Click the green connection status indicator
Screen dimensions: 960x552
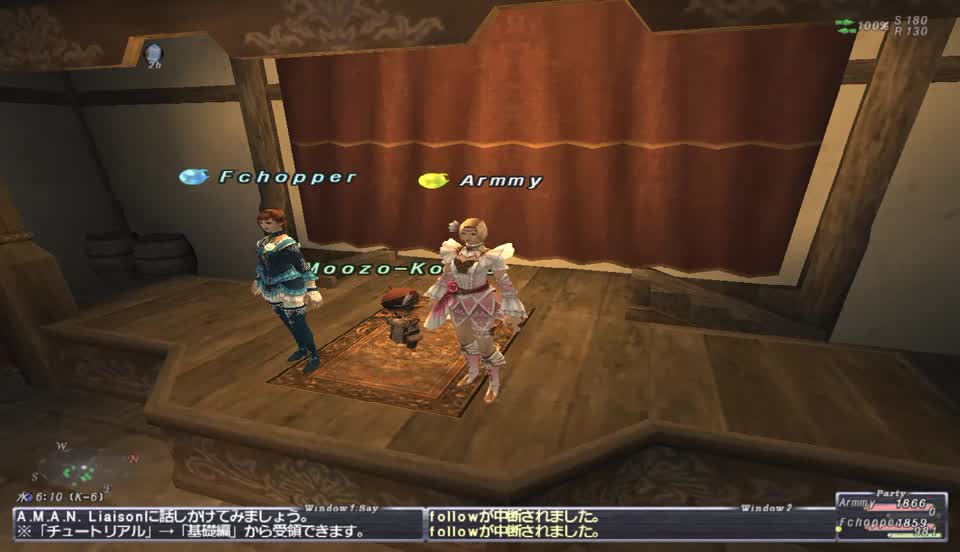click(846, 24)
